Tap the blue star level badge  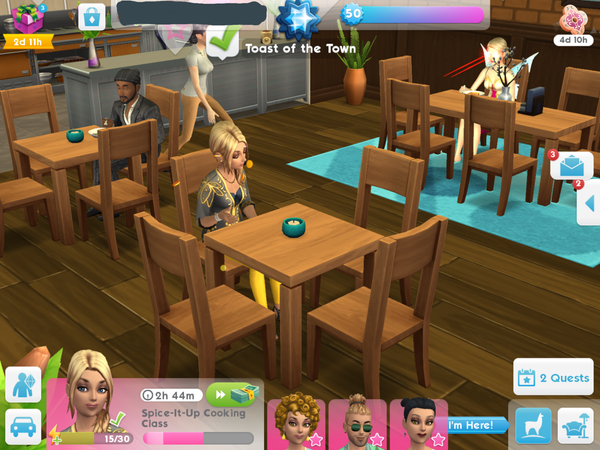[x=297, y=17]
